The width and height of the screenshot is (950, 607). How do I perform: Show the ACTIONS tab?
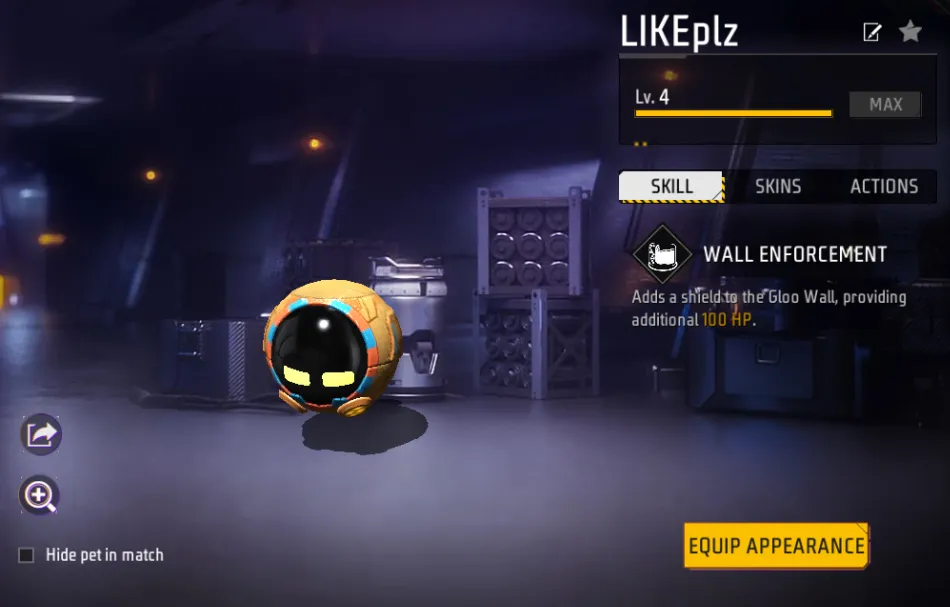click(884, 186)
